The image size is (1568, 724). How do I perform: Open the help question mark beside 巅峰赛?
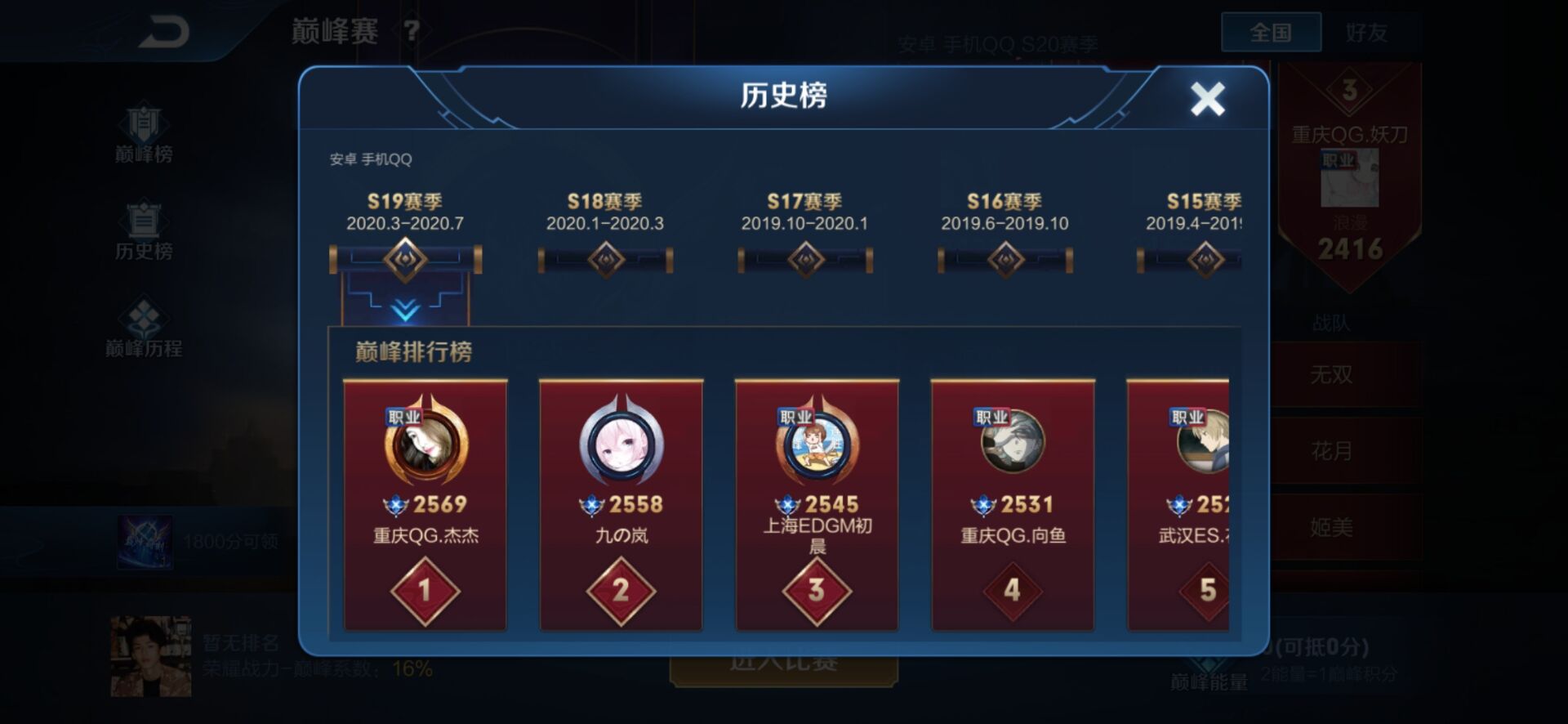410,29
